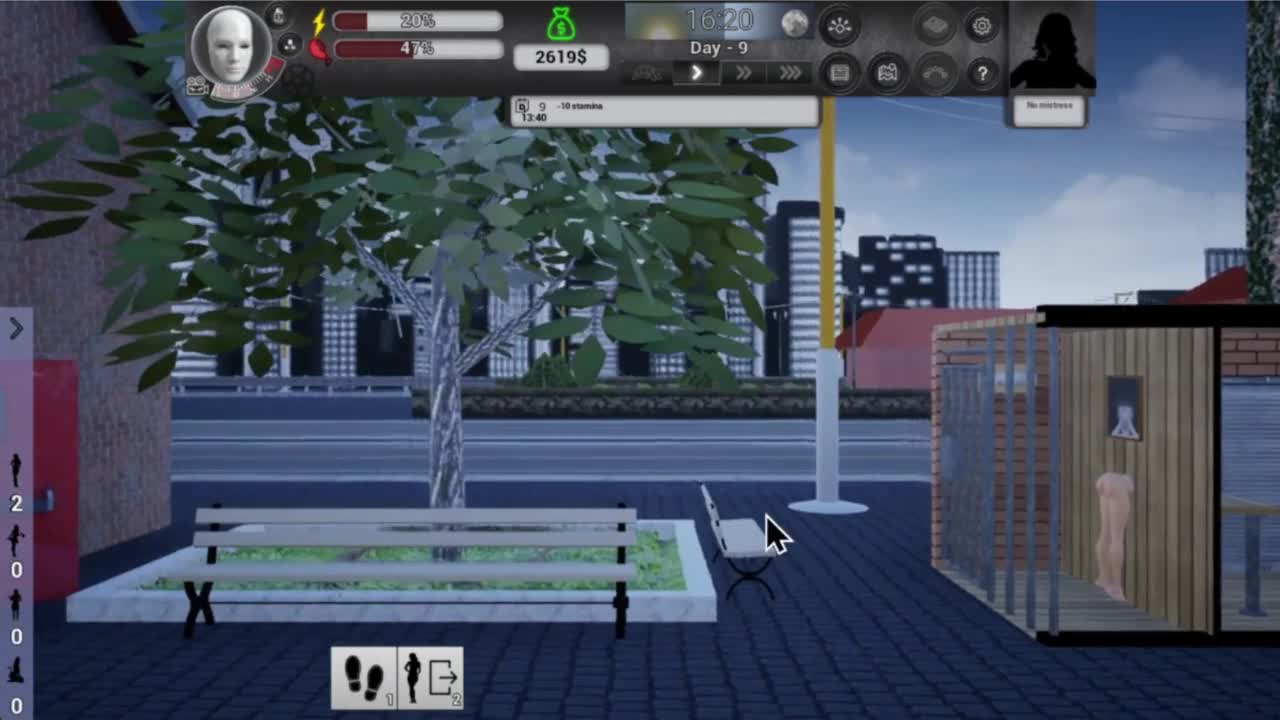
Task: Choose the woman exit action button
Action: [431, 677]
